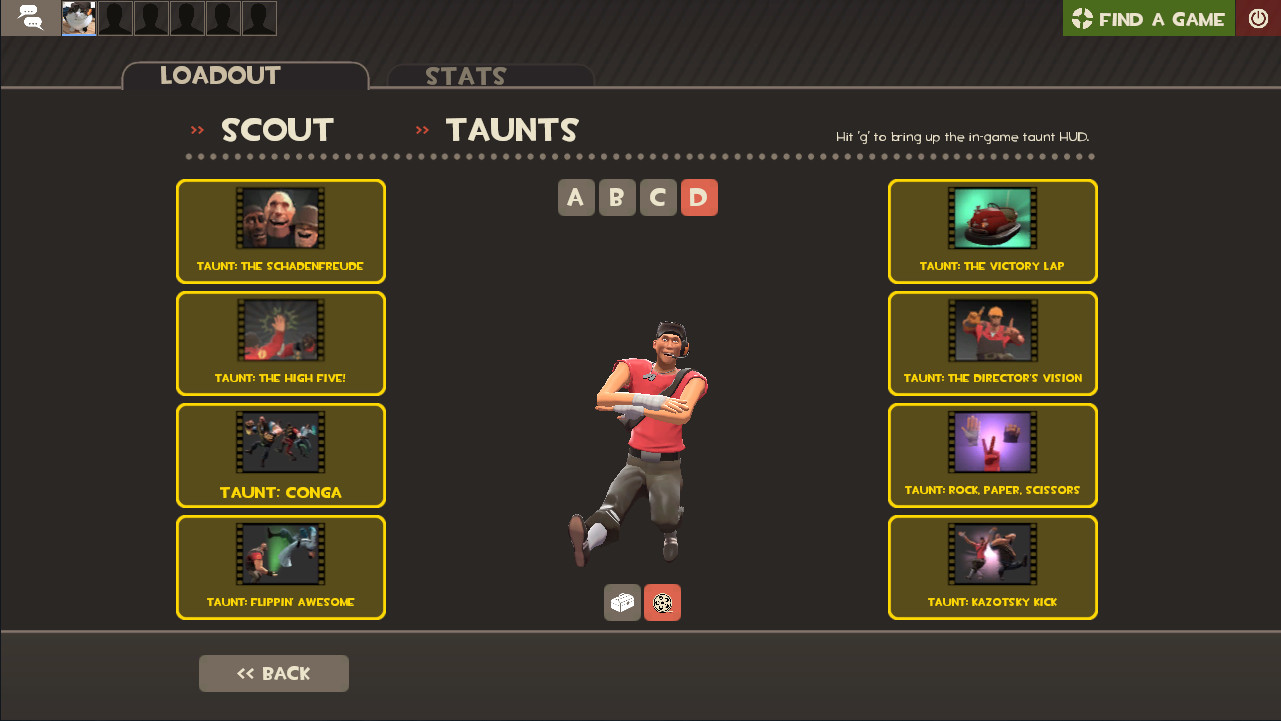Switch to item loadout using the crate icon
Viewport: 1281px width, 721px height.
622,603
